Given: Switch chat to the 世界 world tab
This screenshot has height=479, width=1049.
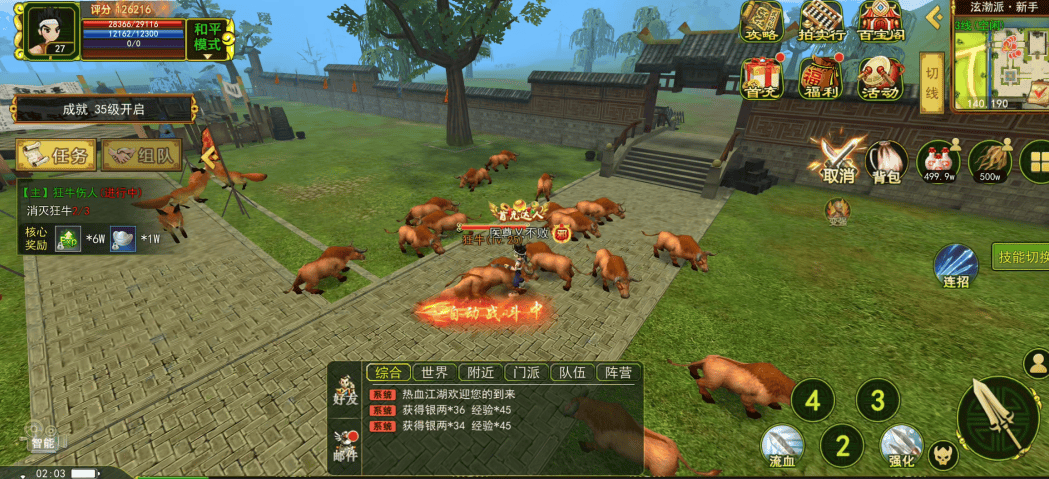Looking at the screenshot, I should (435, 373).
